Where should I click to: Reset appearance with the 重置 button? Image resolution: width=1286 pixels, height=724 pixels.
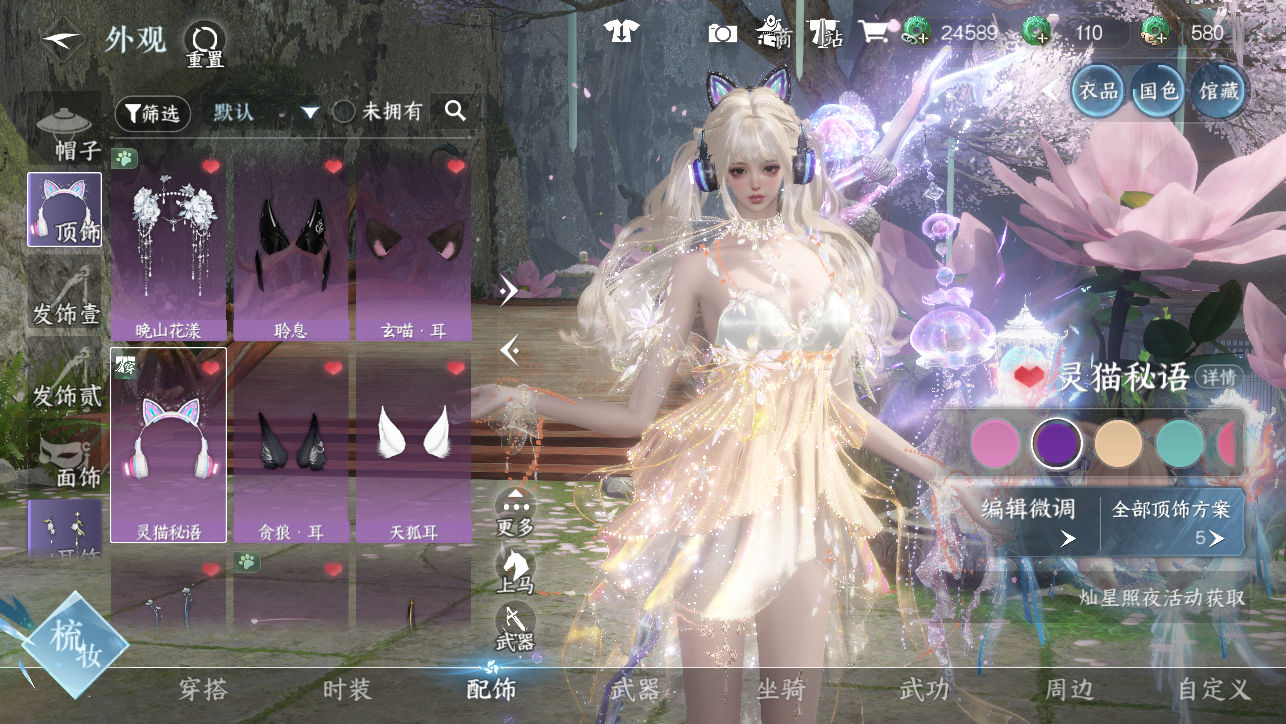tap(205, 43)
